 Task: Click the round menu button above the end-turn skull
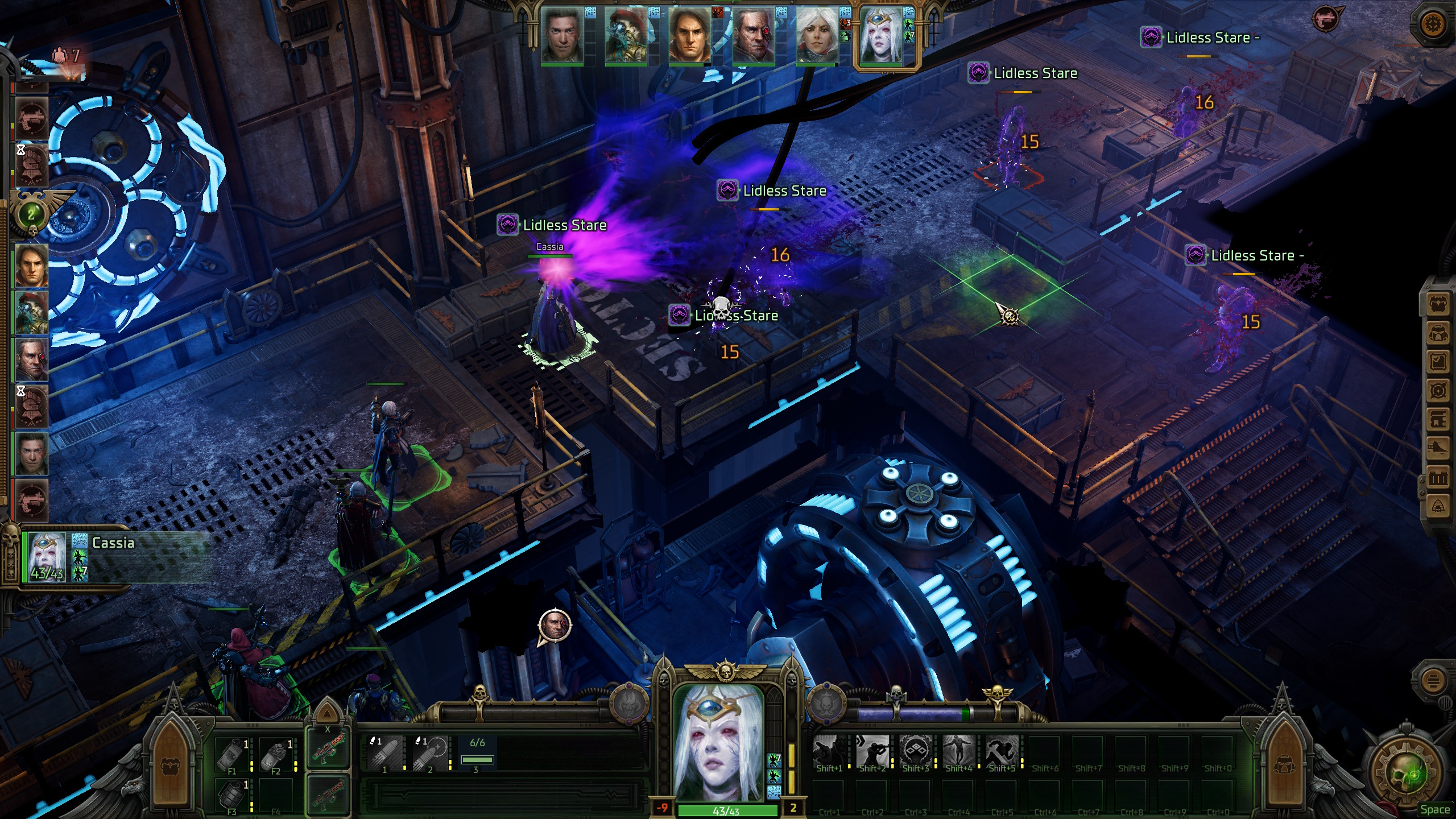(x=1434, y=680)
